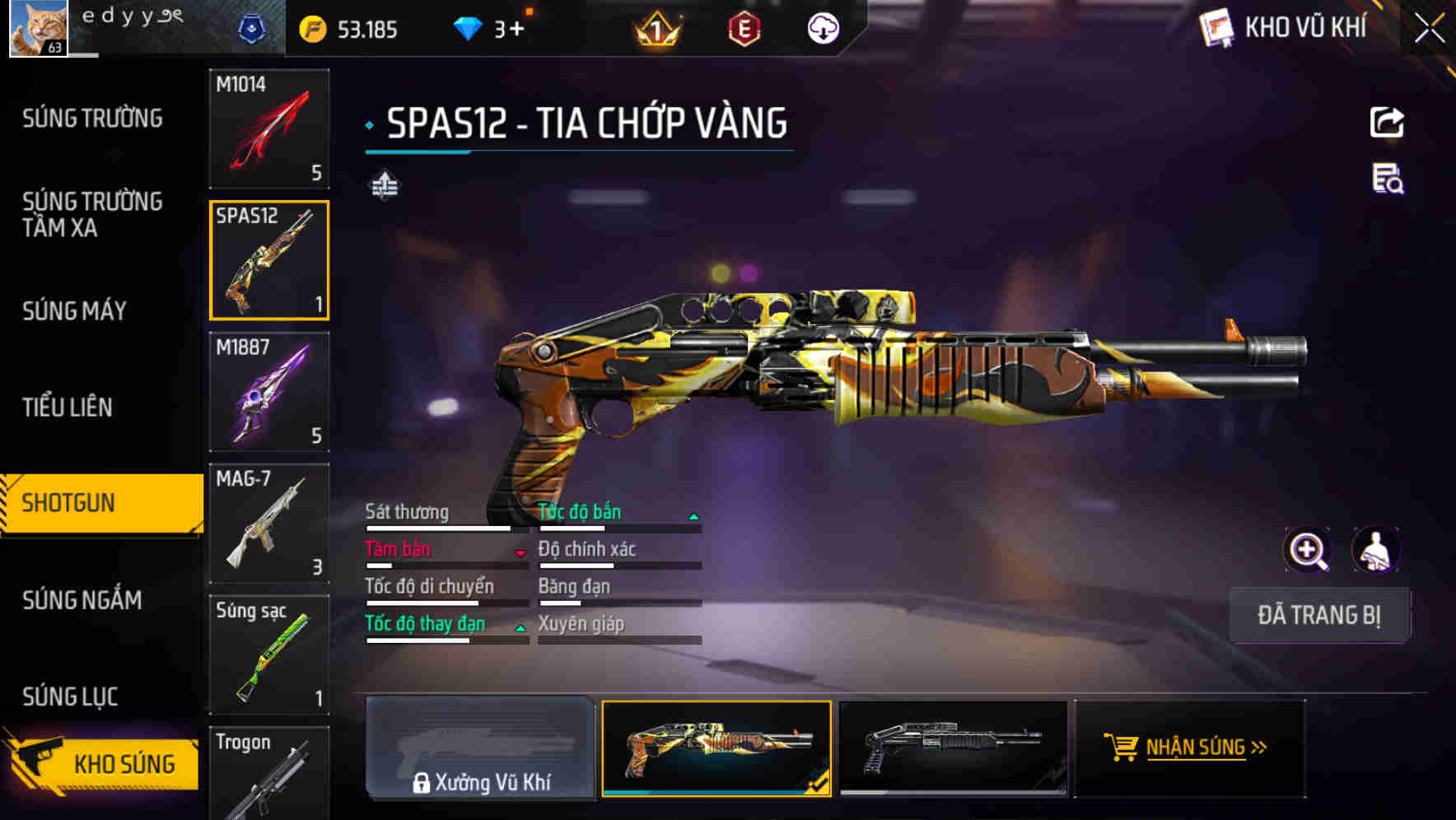This screenshot has width=1456, height=820.
Task: Zoom in with the magnifier icon
Action: click(1307, 550)
